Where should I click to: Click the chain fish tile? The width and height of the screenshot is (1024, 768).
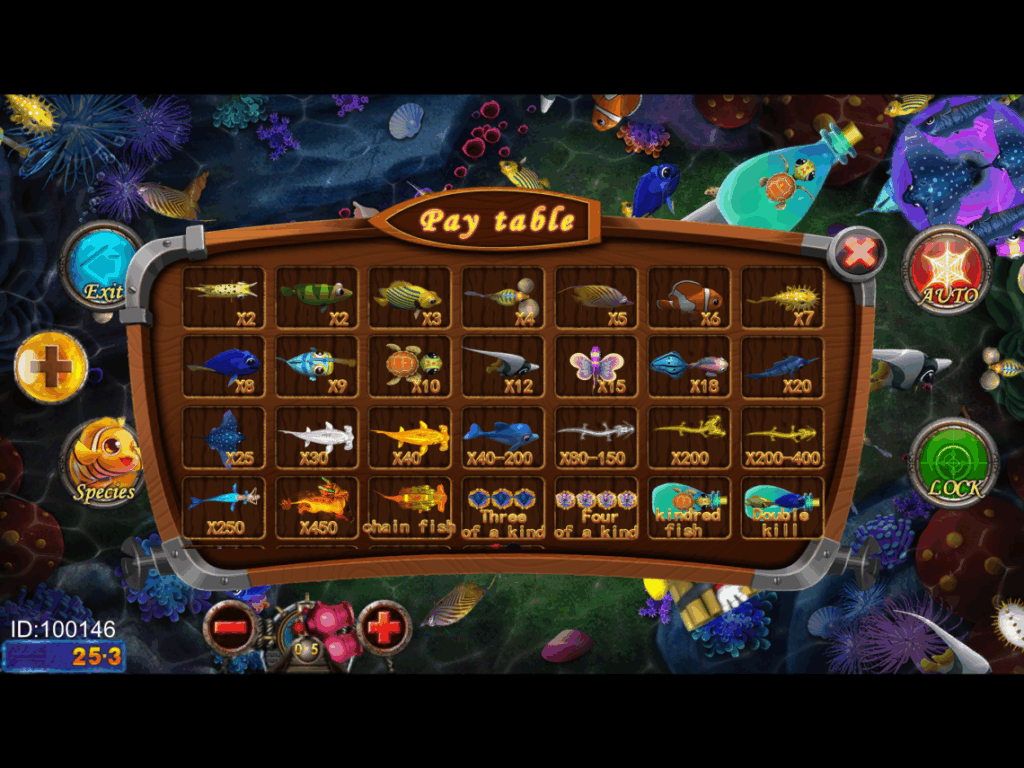tap(410, 507)
